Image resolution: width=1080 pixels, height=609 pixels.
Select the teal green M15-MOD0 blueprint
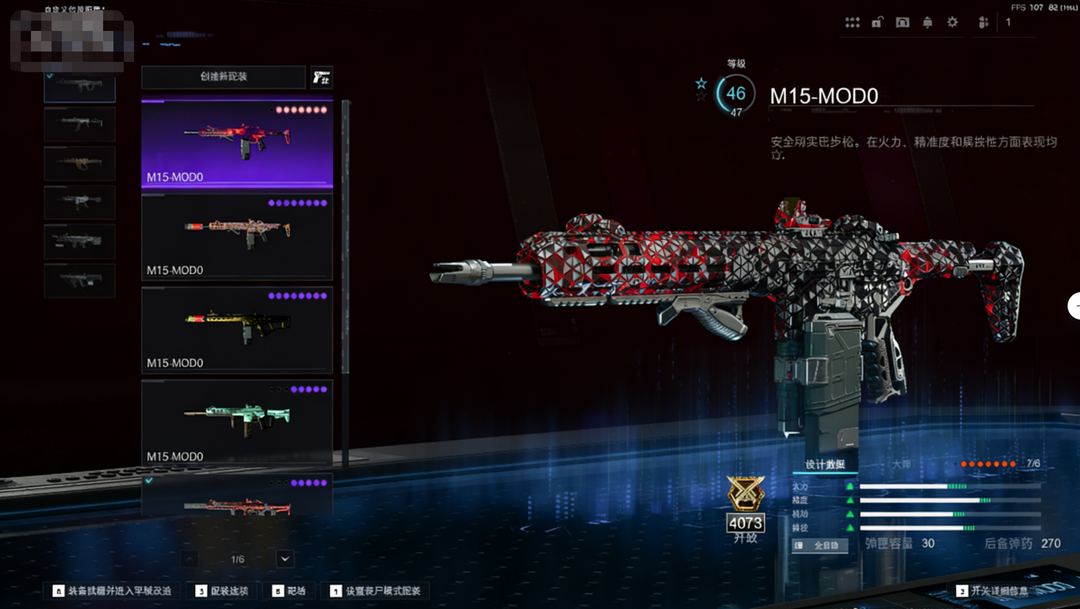[237, 421]
